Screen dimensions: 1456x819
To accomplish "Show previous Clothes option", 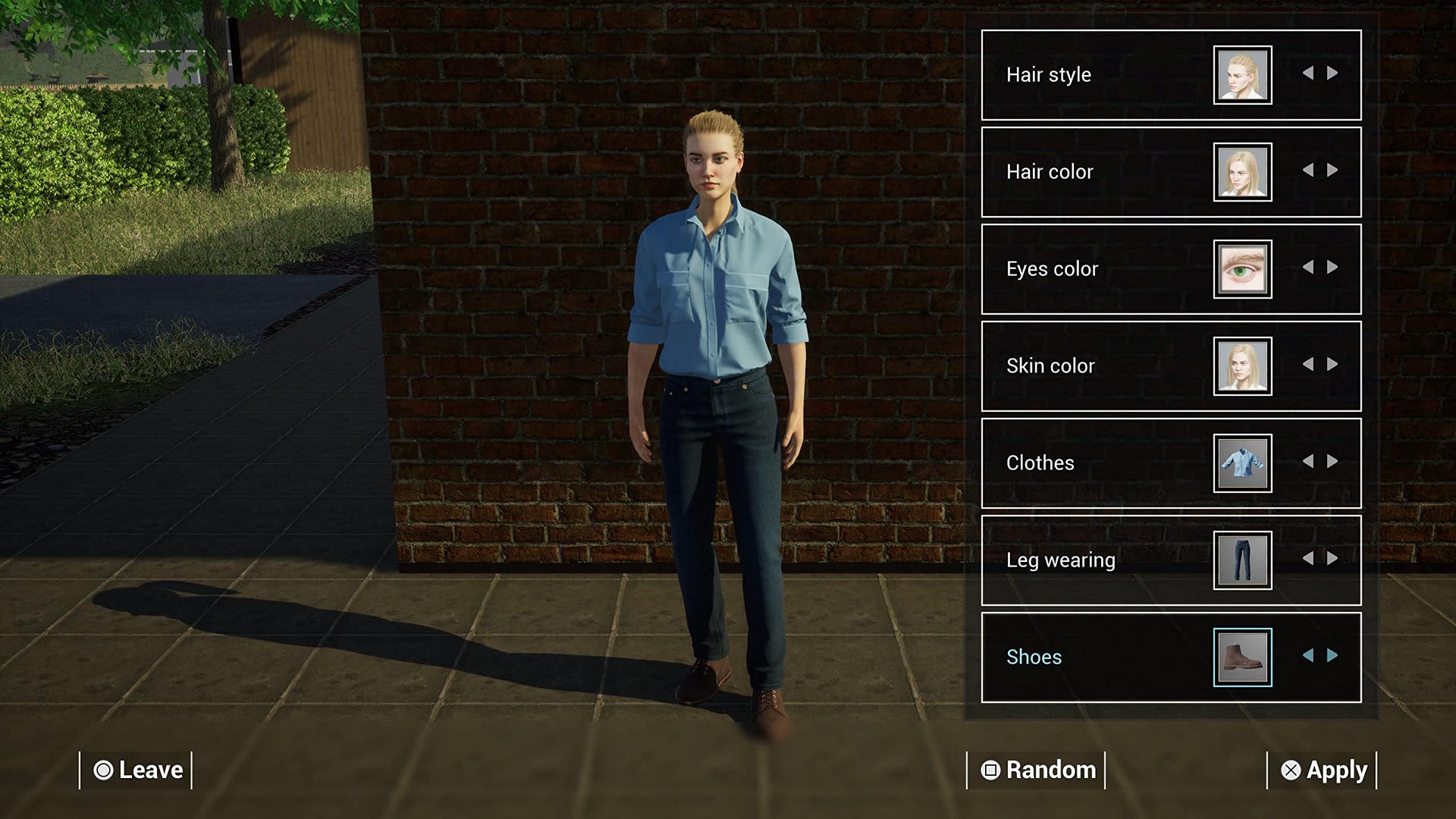I will pyautogui.click(x=1308, y=462).
